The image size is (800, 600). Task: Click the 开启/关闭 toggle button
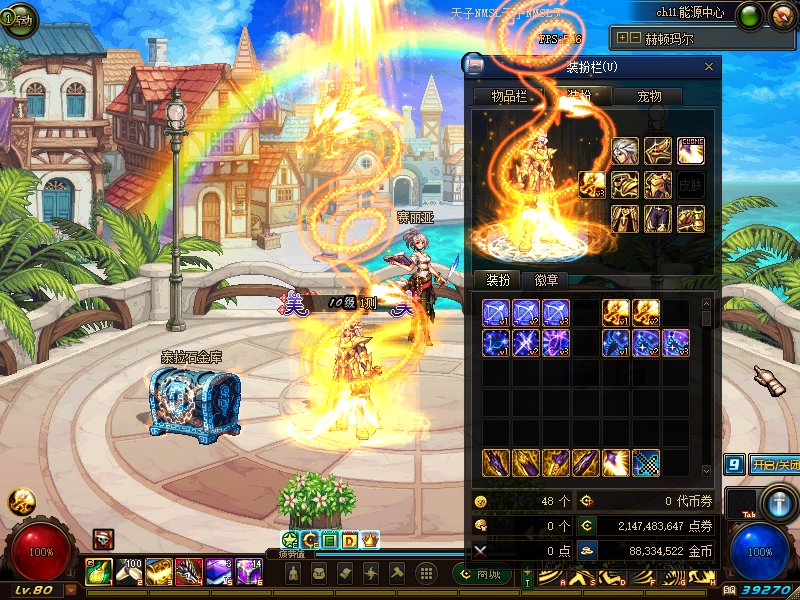774,465
